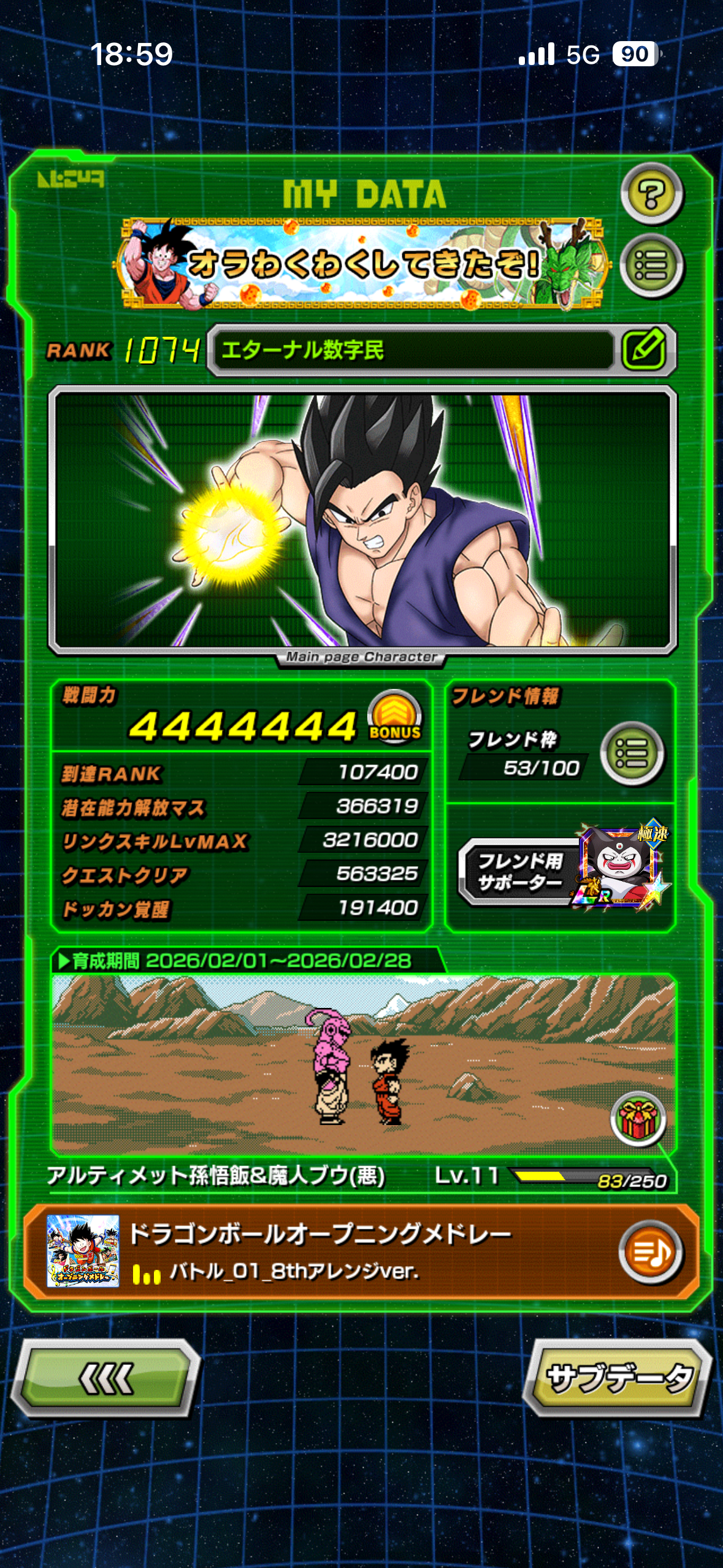This screenshot has width=723, height=1568.
Task: Edit the player name with the pencil icon
Action: 644,350
